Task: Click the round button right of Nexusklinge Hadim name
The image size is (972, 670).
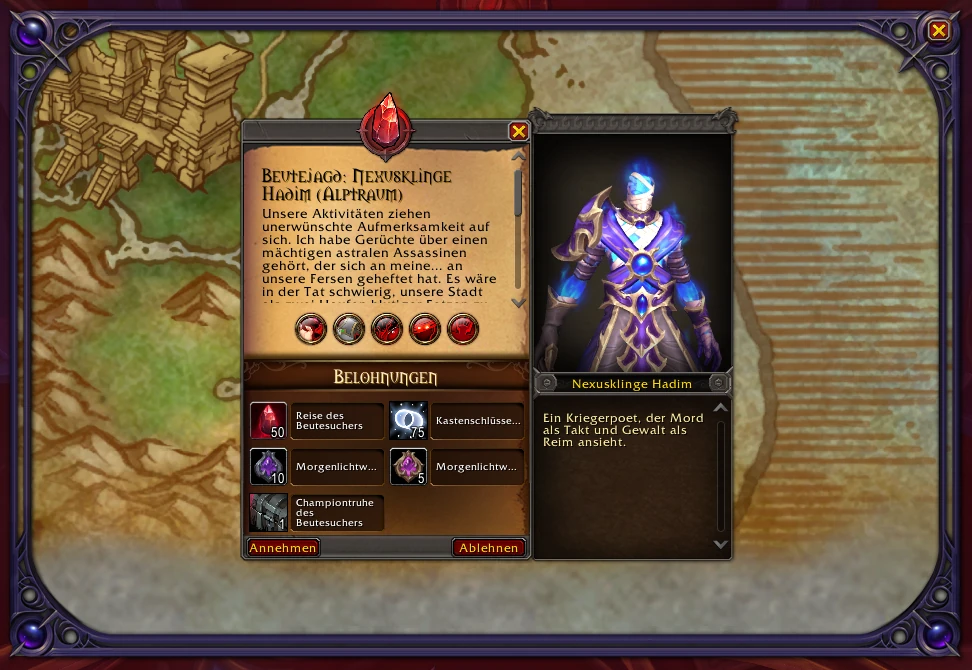Action: click(x=718, y=382)
